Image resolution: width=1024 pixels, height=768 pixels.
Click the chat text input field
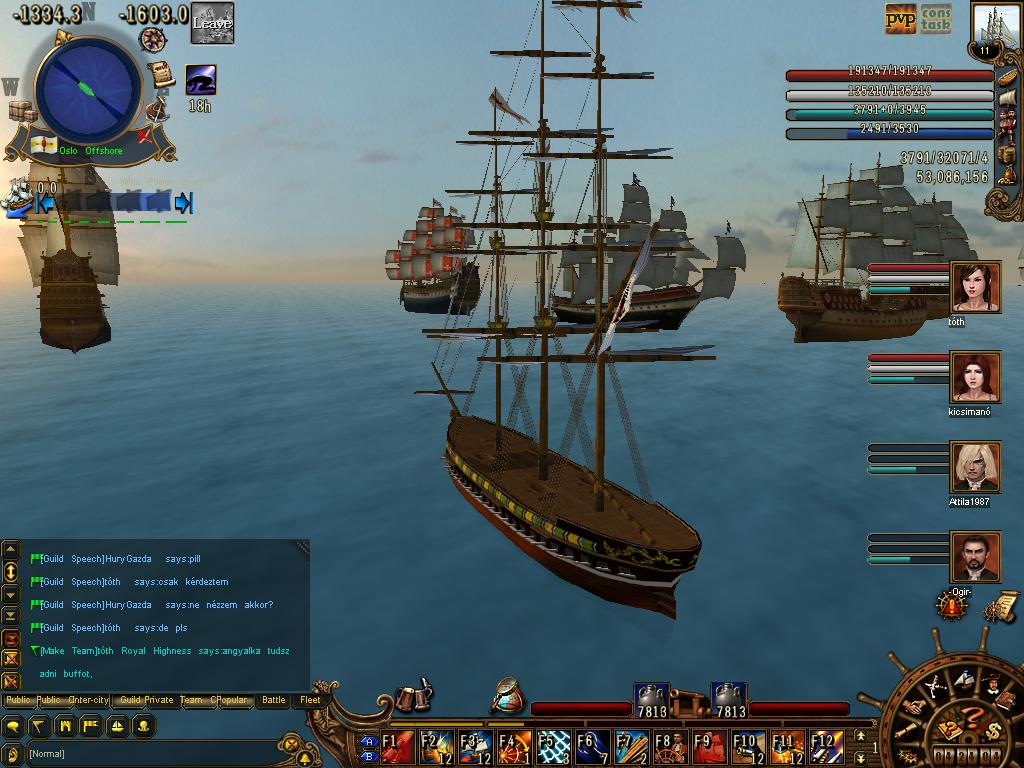point(150,753)
